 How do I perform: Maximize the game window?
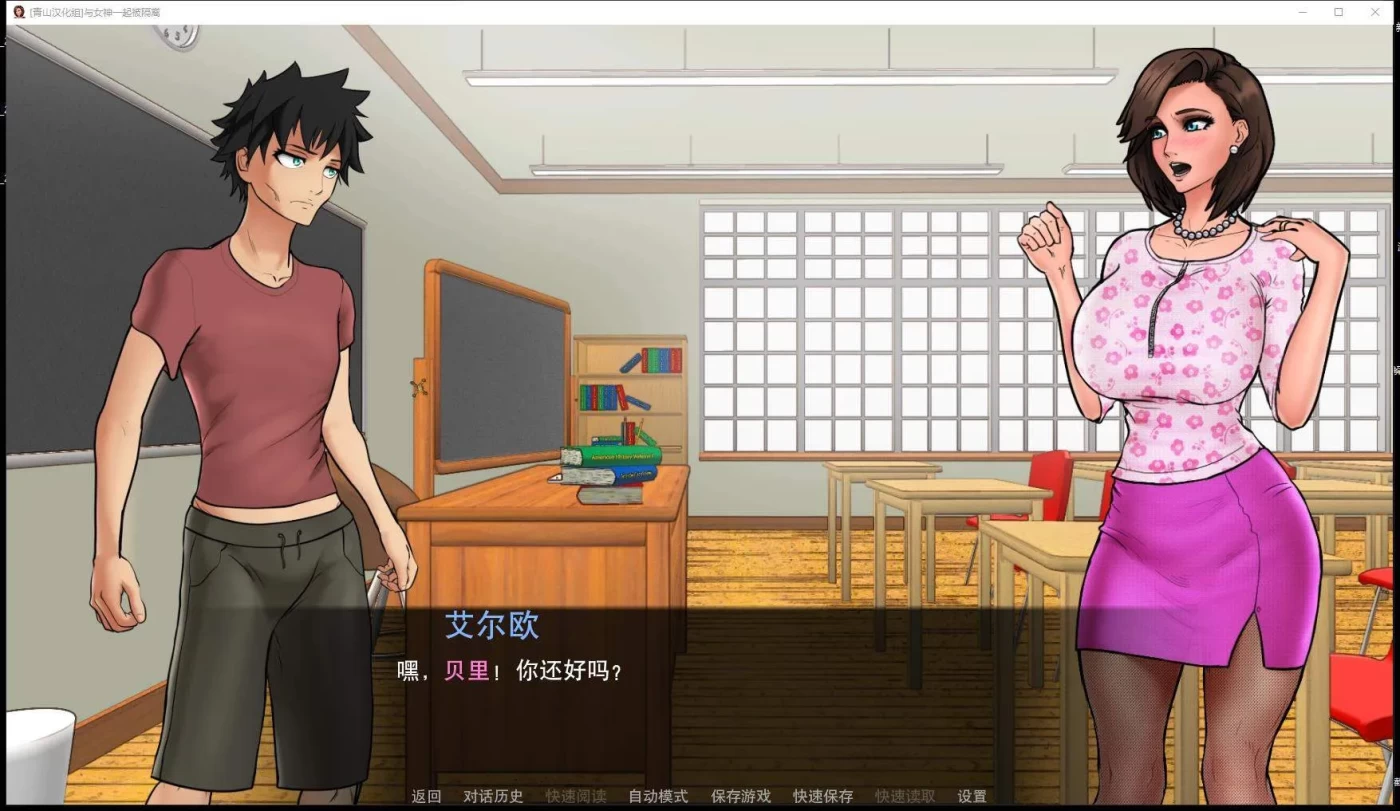1339,11
